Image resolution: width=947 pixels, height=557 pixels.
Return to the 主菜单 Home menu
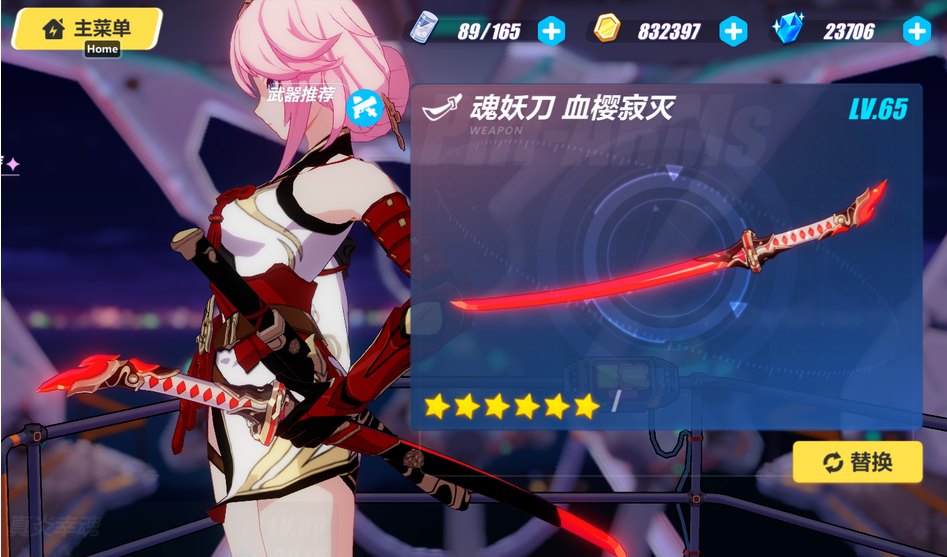(x=87, y=29)
